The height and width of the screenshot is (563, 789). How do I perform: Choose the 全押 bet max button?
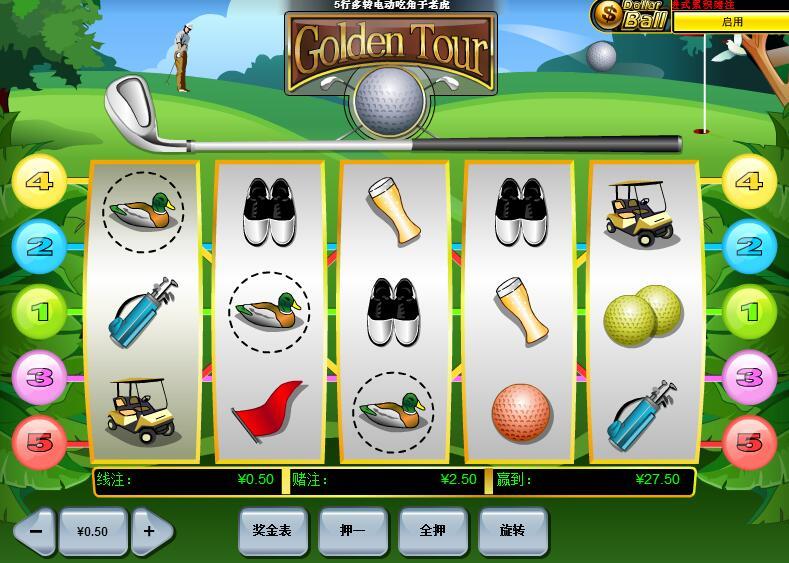coord(432,531)
